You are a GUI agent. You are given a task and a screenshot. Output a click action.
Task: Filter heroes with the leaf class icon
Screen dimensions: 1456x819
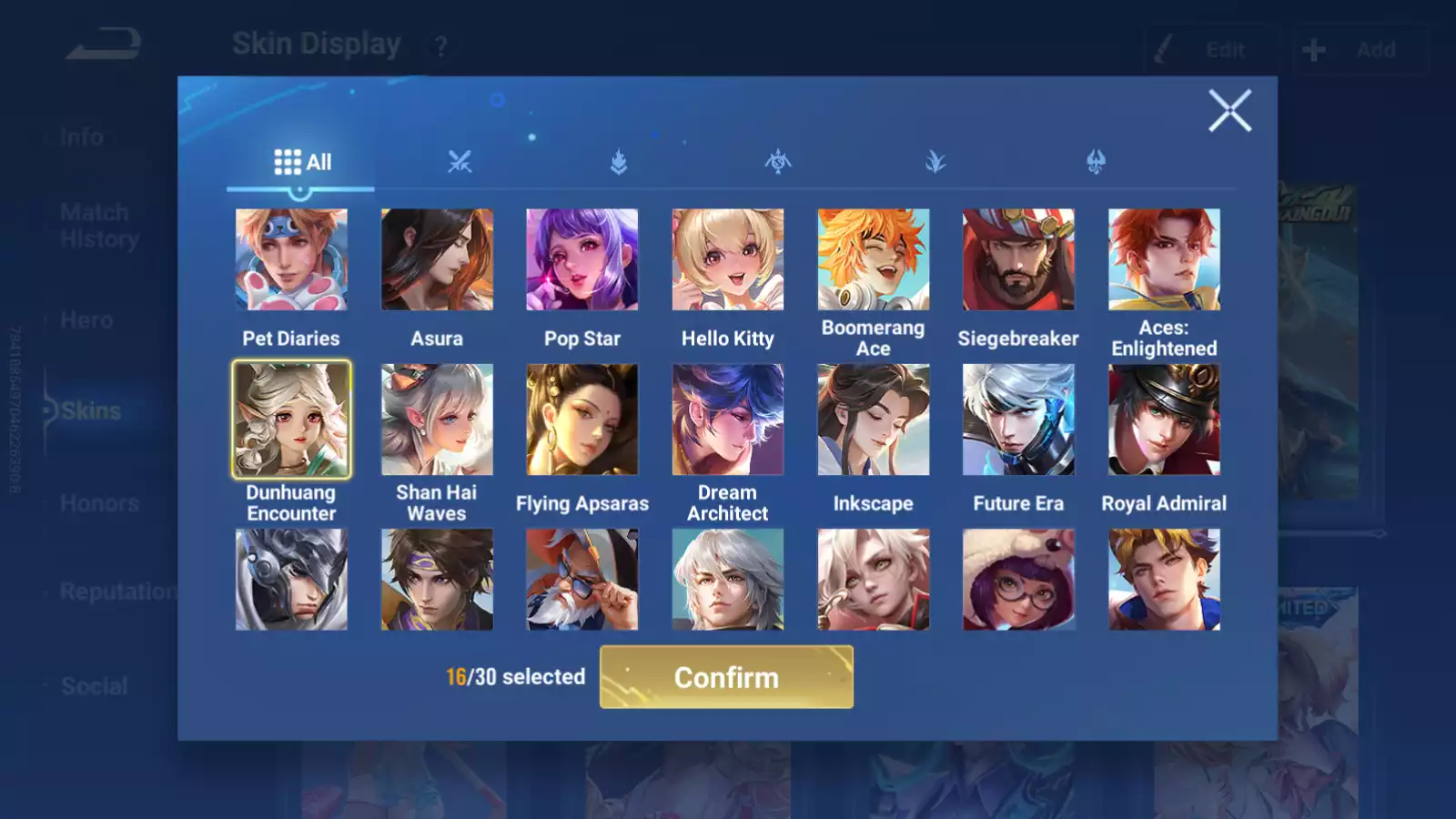coord(934,162)
